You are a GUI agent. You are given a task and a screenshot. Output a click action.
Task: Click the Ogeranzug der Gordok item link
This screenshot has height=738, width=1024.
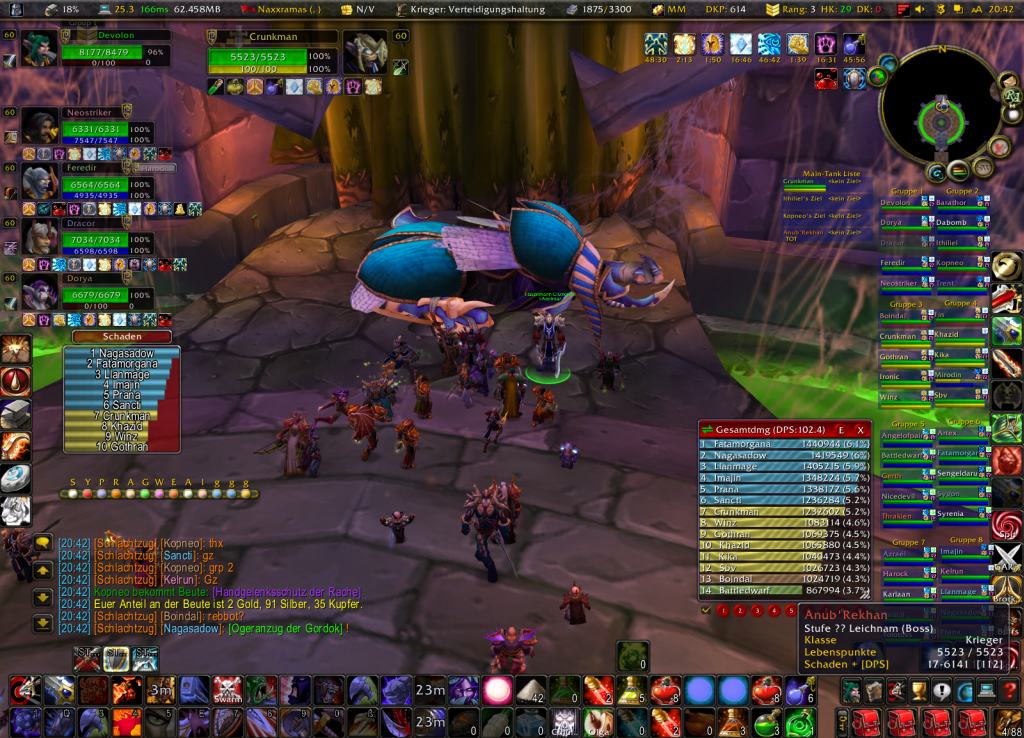click(x=289, y=629)
